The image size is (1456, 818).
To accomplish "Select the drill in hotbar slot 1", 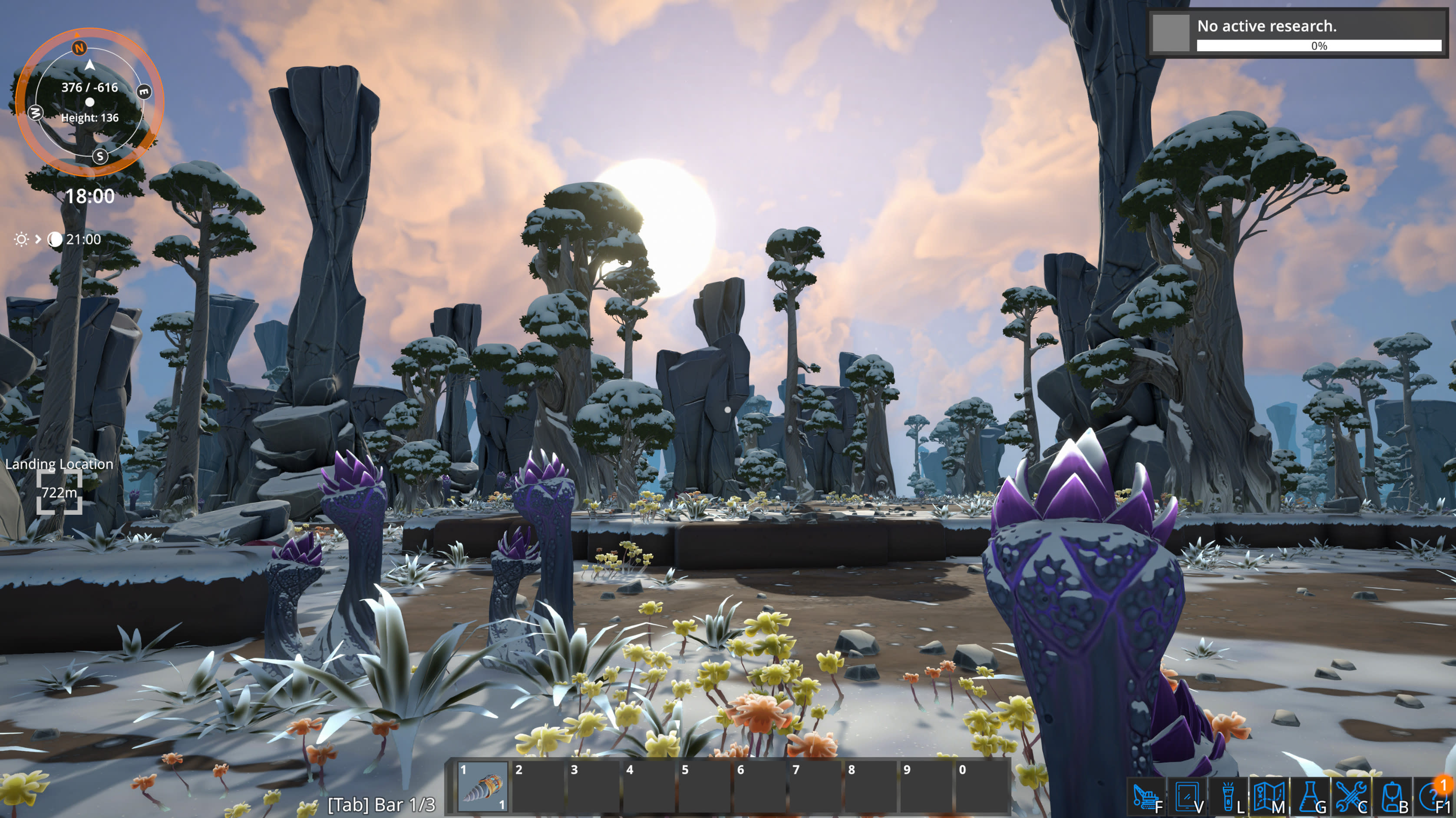I will click(x=482, y=787).
